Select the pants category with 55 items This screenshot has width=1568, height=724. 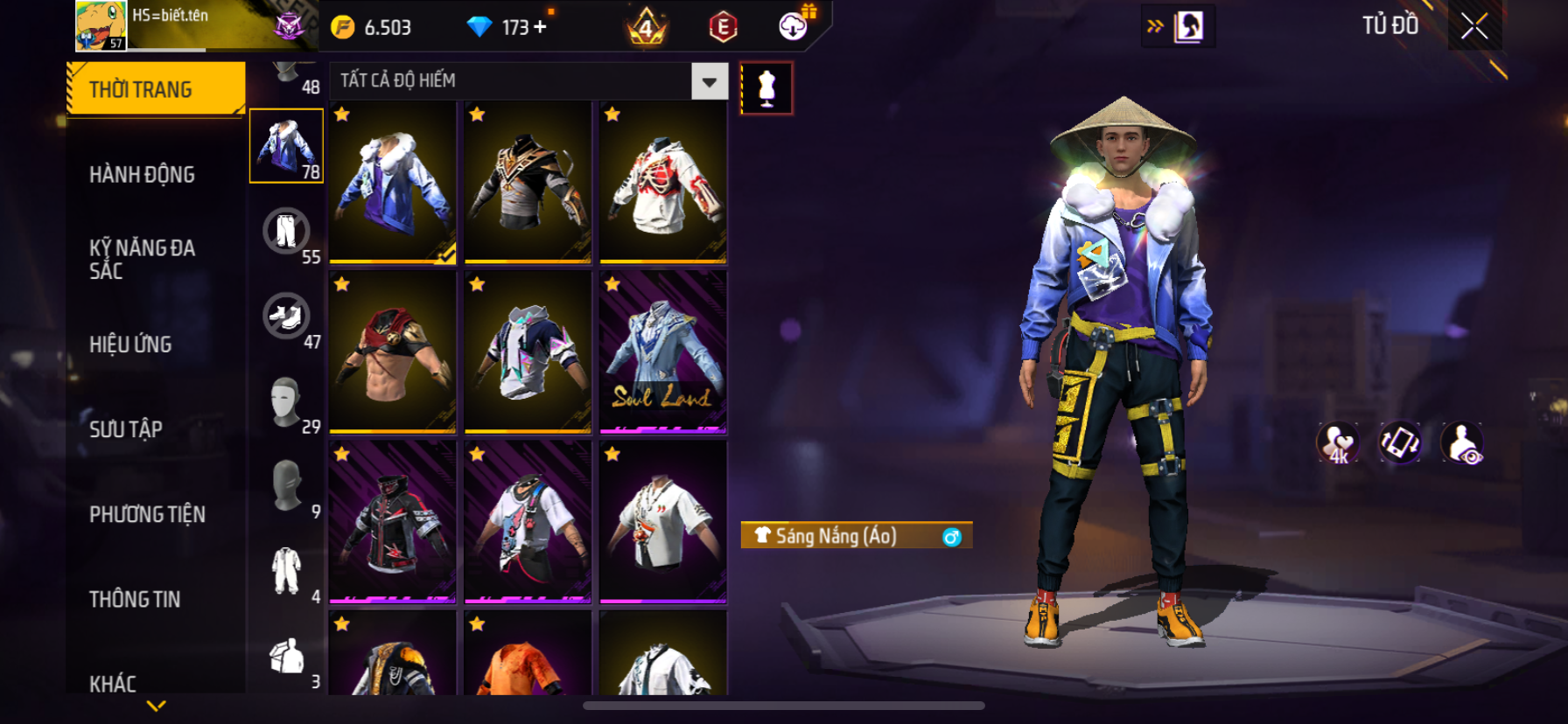pos(286,232)
